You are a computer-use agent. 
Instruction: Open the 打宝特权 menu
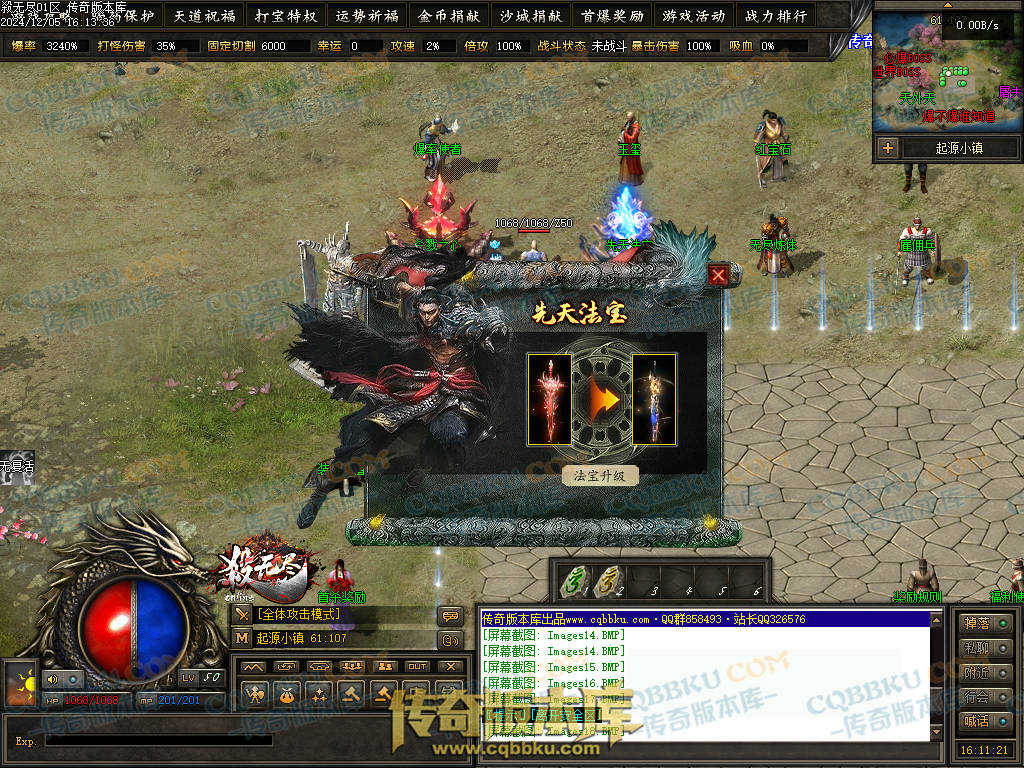coord(285,15)
